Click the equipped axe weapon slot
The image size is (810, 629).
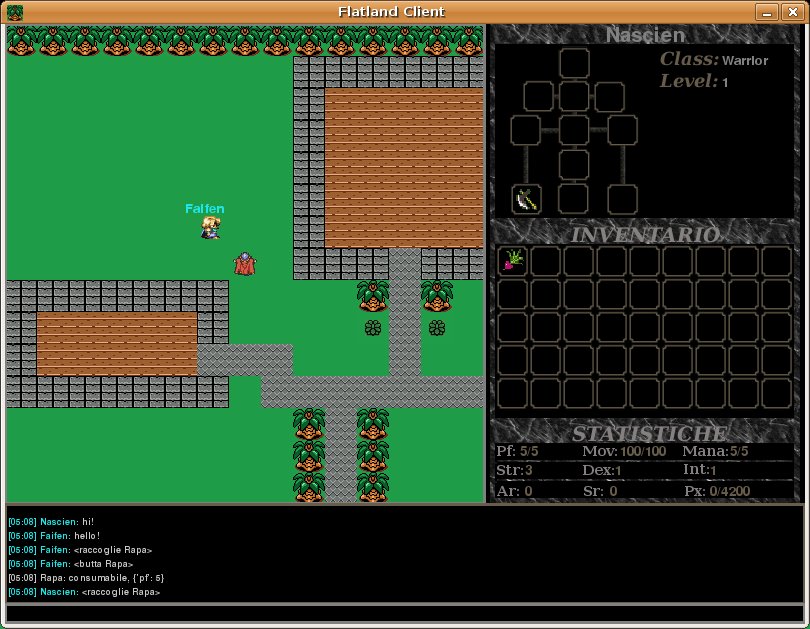point(527,199)
